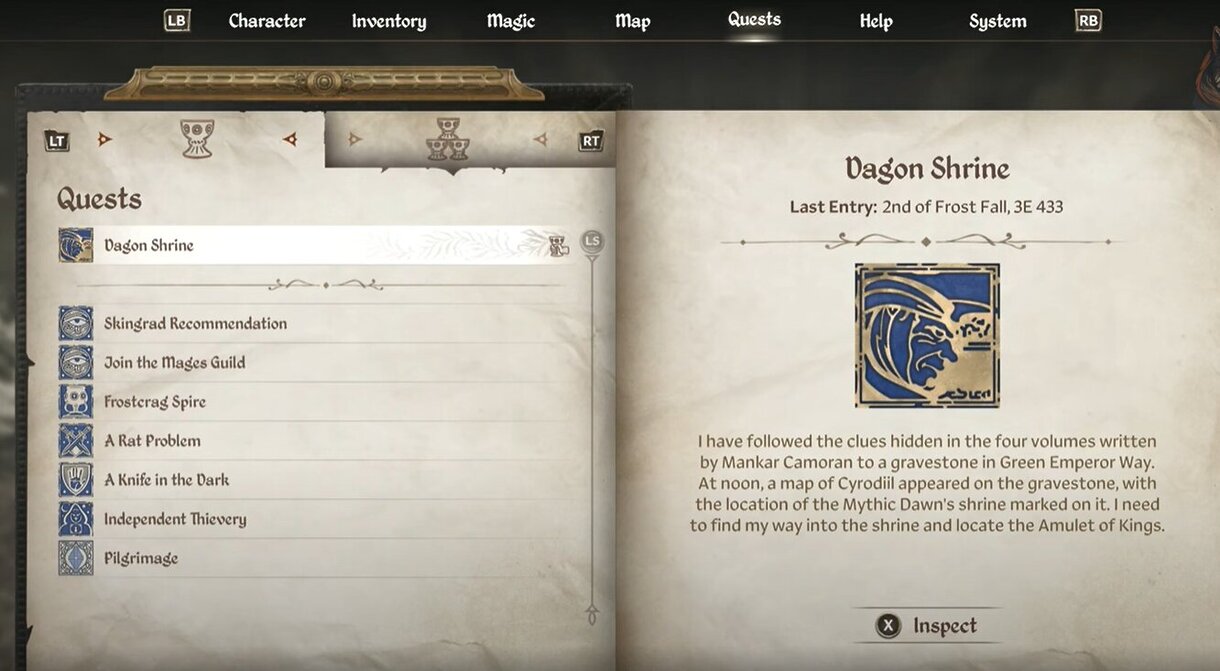Switch to the stacked goblets completed quests tab
This screenshot has width=1220, height=671.
pyautogui.click(x=448, y=140)
